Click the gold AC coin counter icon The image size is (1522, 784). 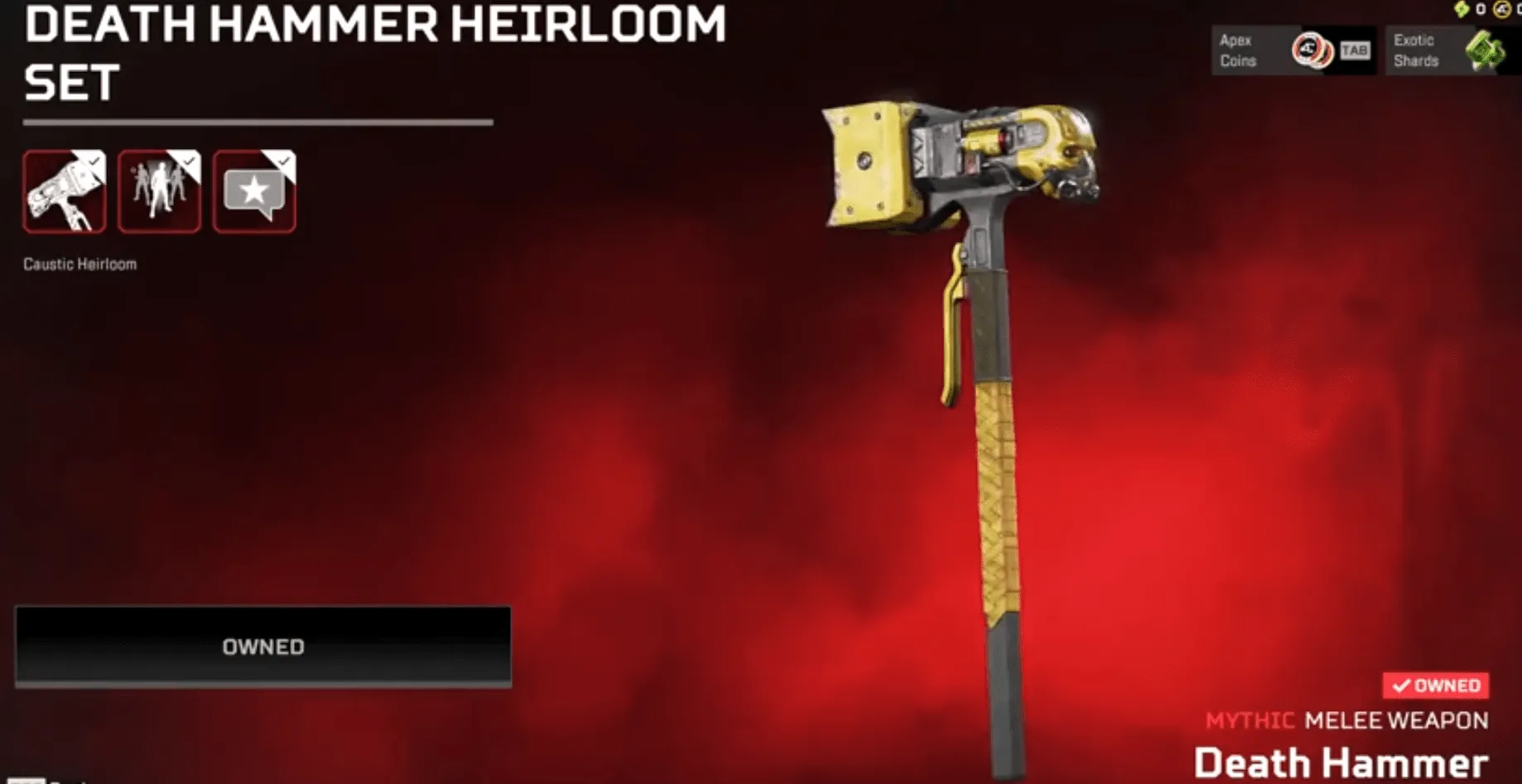(1501, 10)
